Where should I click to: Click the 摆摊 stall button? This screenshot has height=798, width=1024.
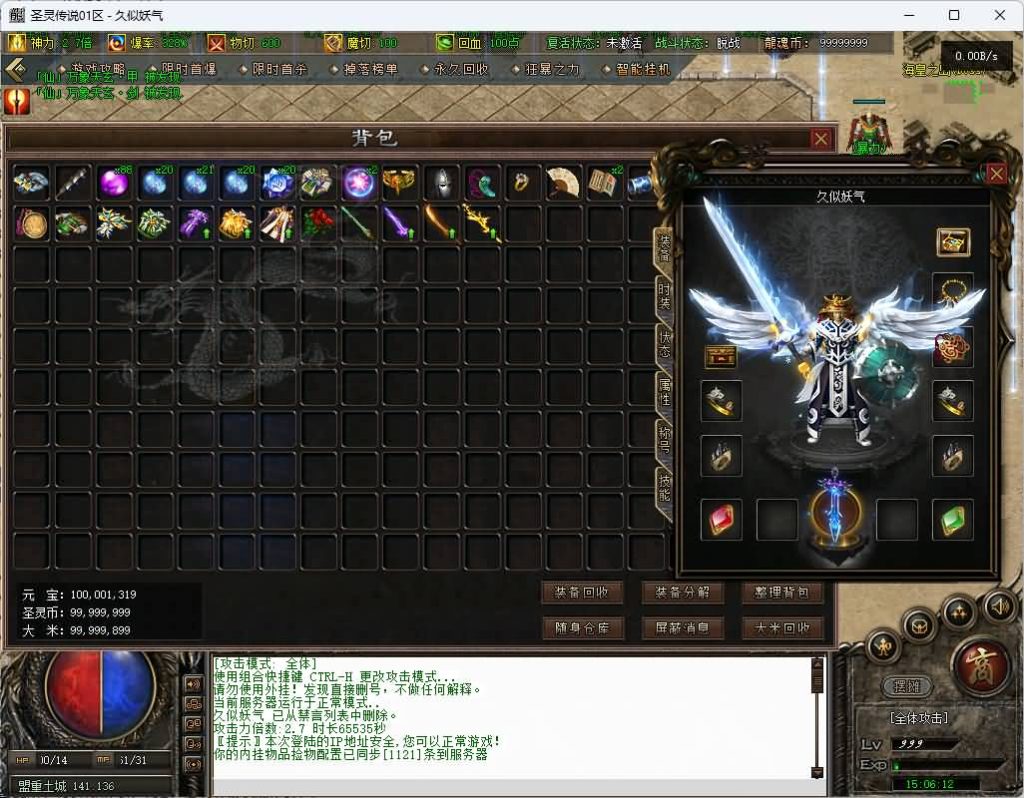point(907,687)
